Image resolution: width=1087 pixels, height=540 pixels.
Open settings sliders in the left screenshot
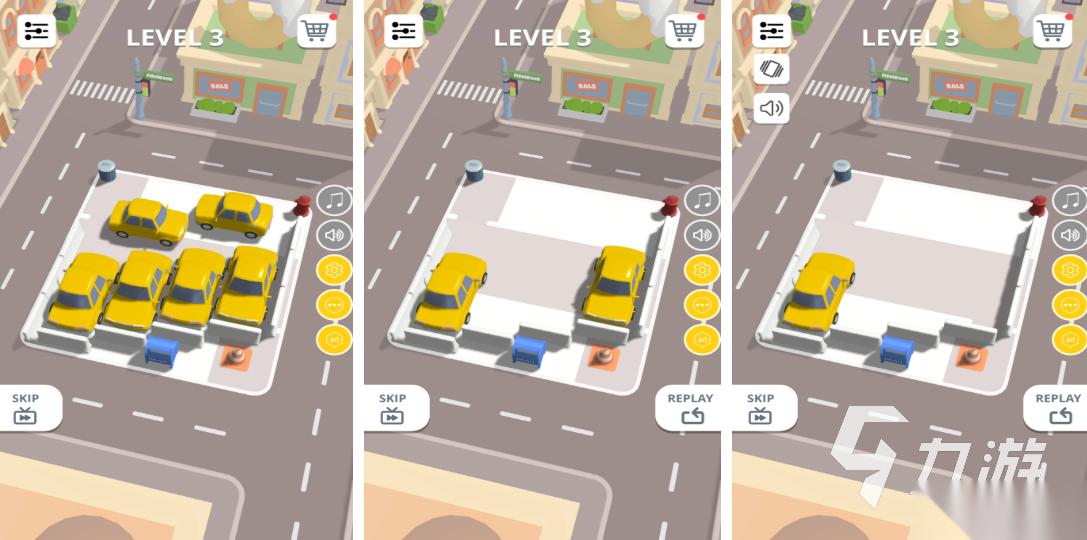(x=37, y=31)
